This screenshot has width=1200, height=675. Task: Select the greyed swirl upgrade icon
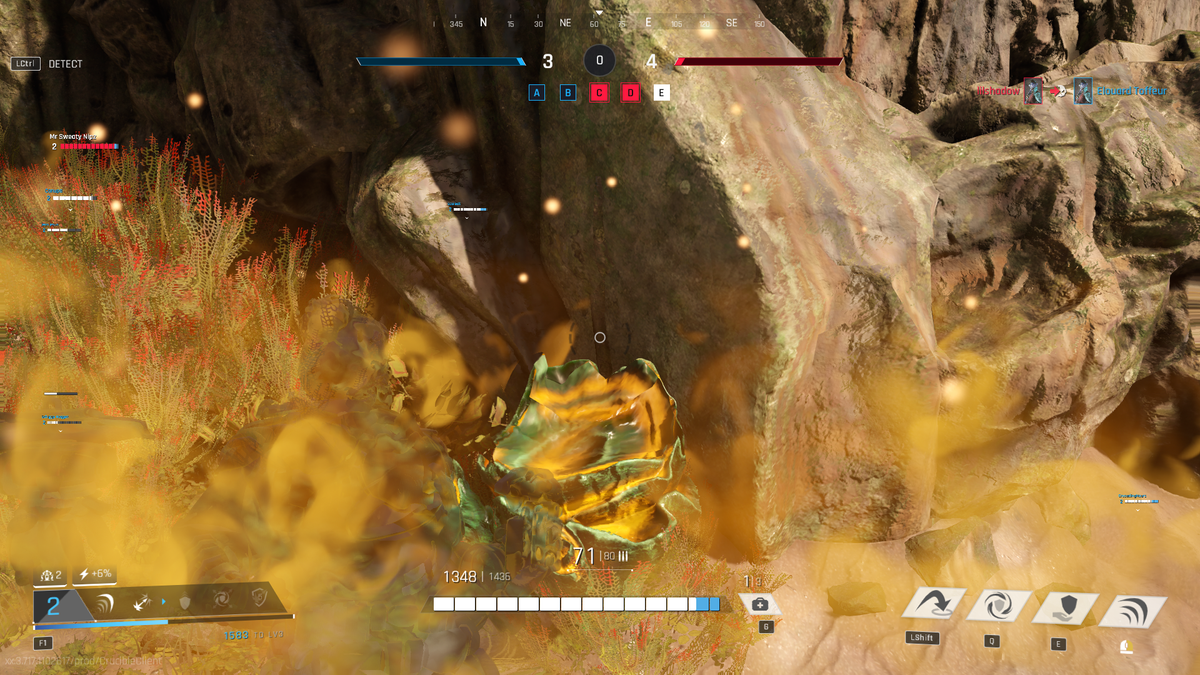pos(220,600)
